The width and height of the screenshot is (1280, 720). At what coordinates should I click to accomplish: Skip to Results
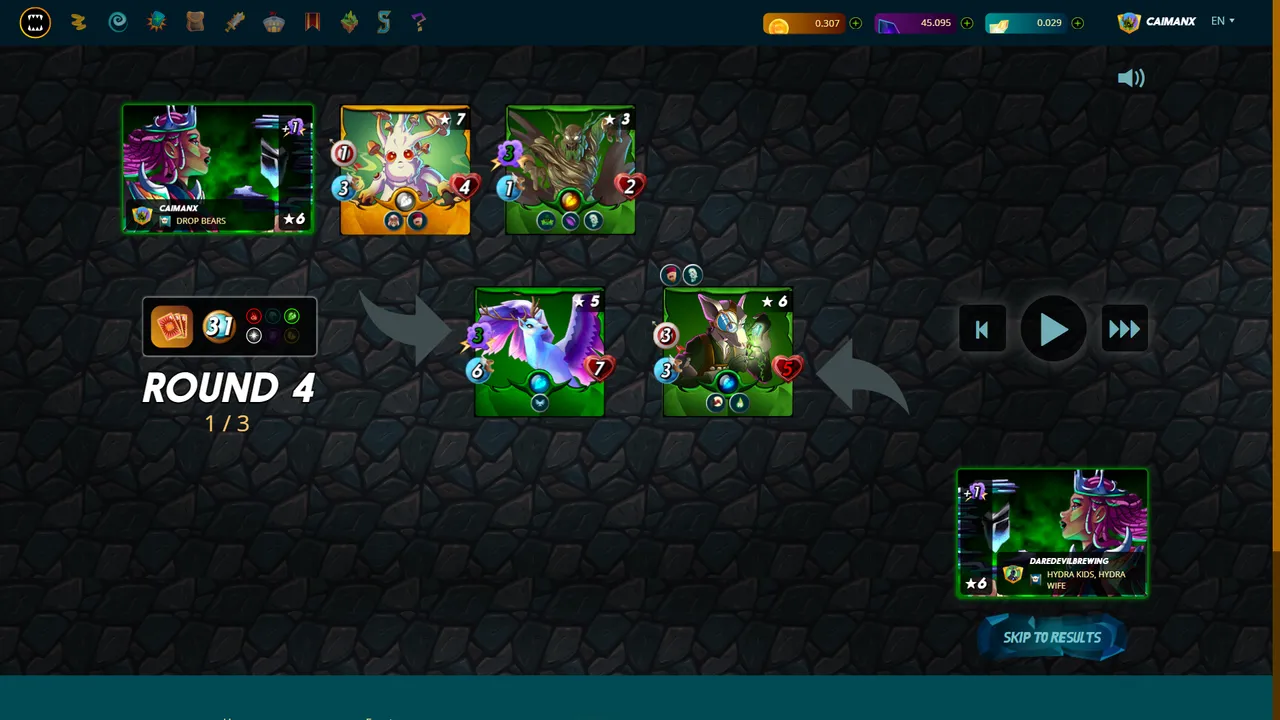[1052, 638]
